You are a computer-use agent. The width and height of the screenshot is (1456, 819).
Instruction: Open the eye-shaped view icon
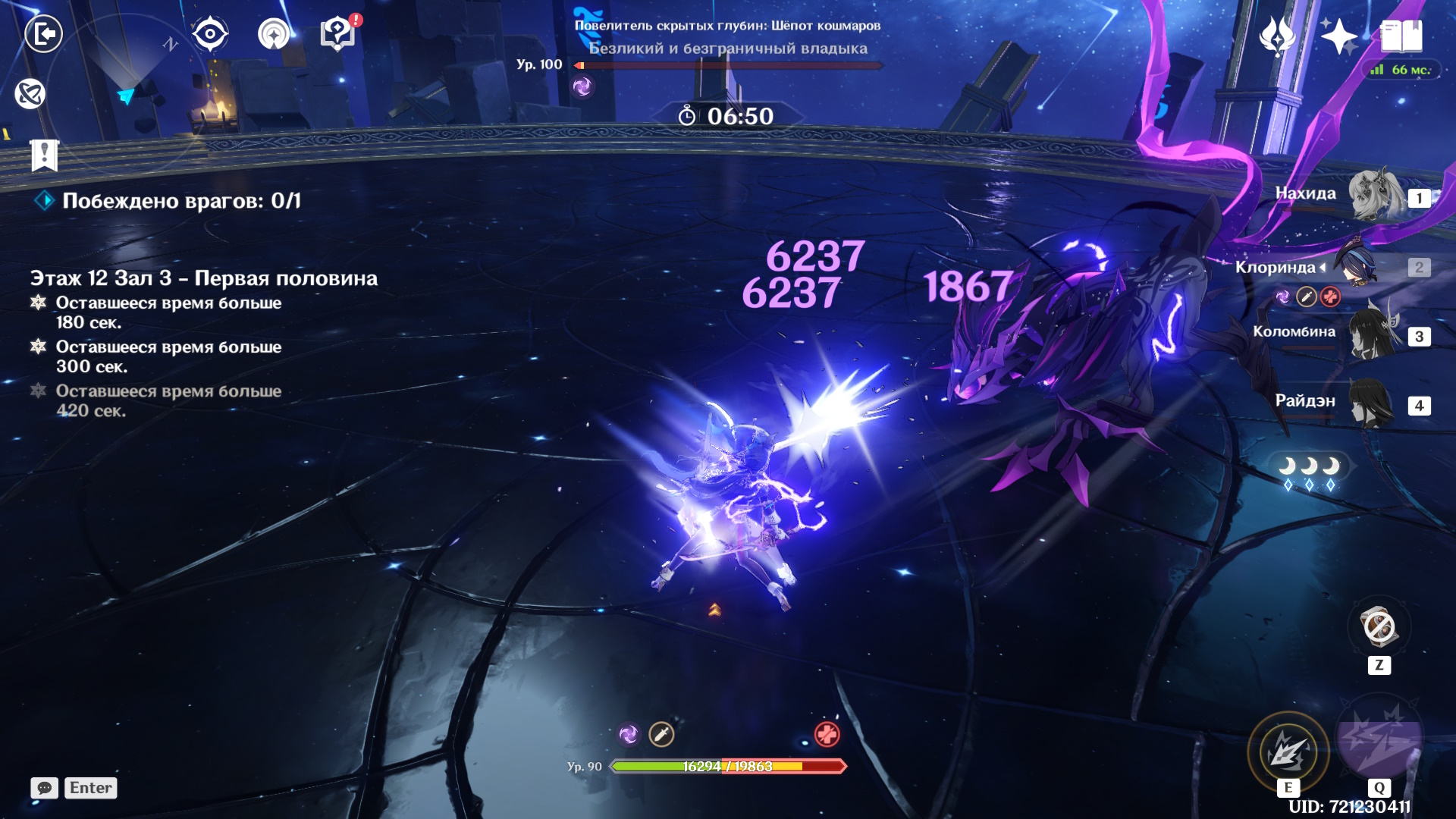[210, 34]
